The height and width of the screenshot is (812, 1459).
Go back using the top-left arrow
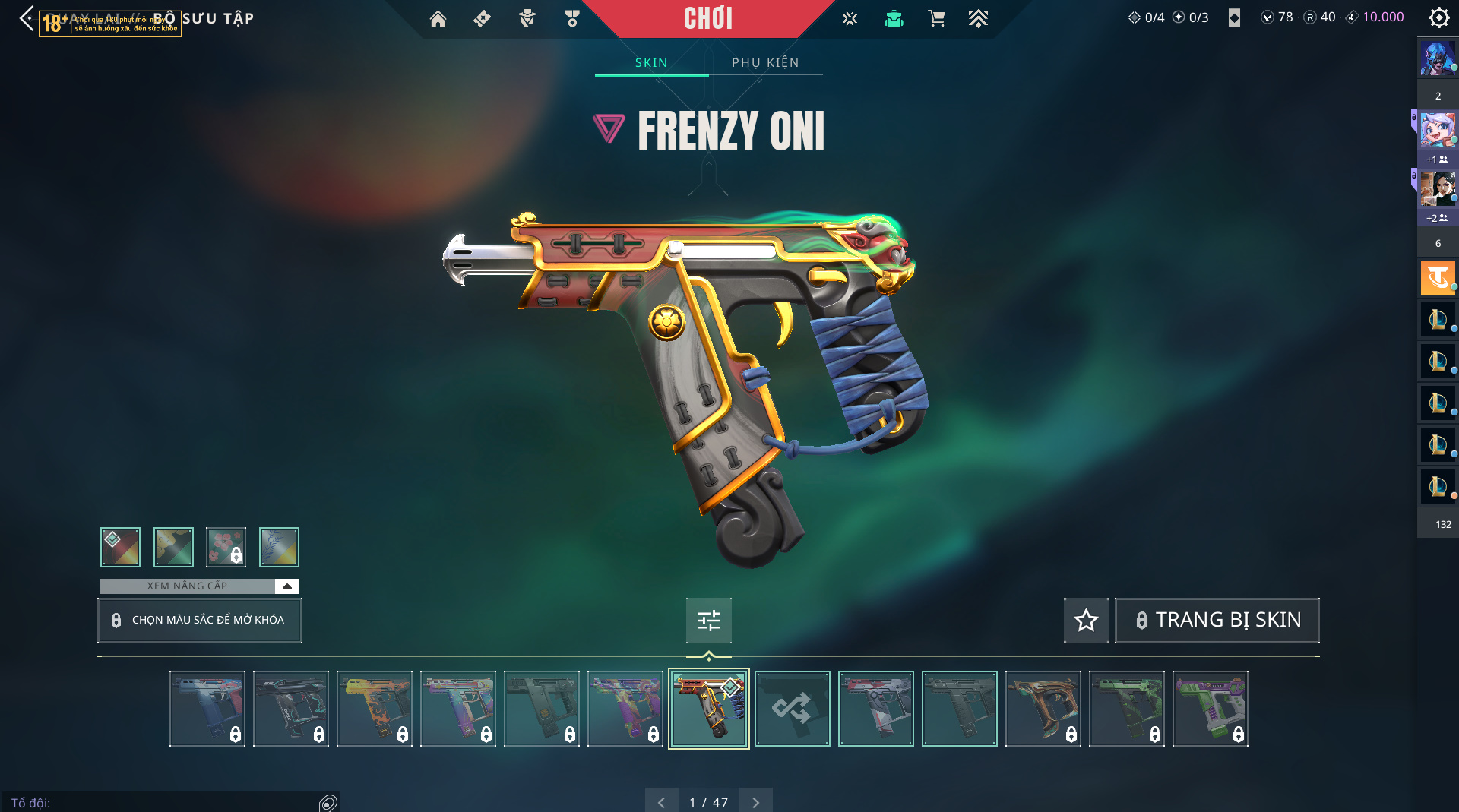pyautogui.click(x=27, y=18)
